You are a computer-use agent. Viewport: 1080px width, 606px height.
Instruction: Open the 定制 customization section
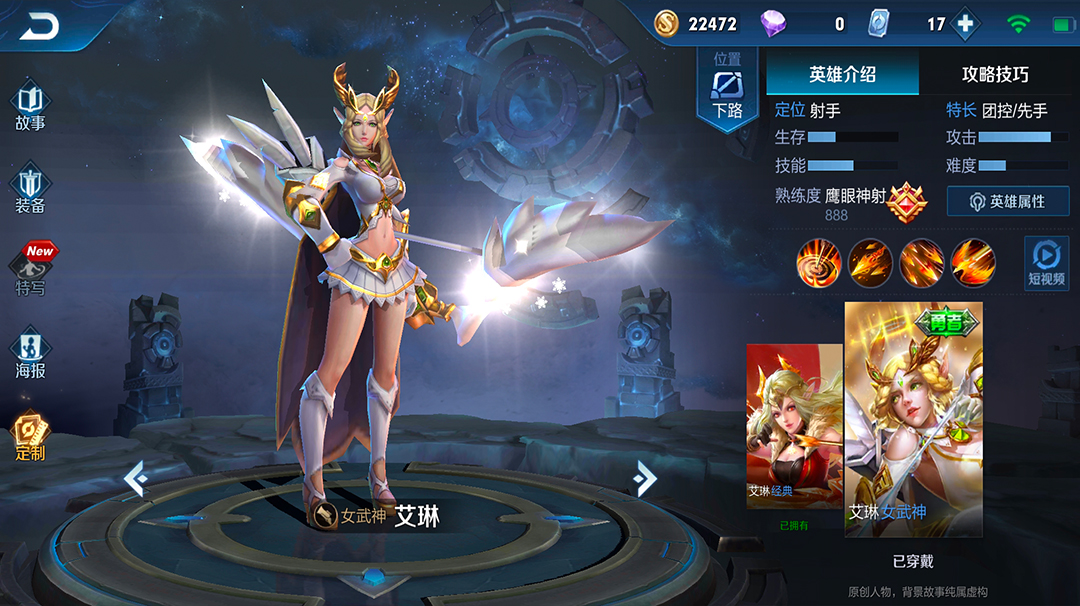pyautogui.click(x=30, y=437)
